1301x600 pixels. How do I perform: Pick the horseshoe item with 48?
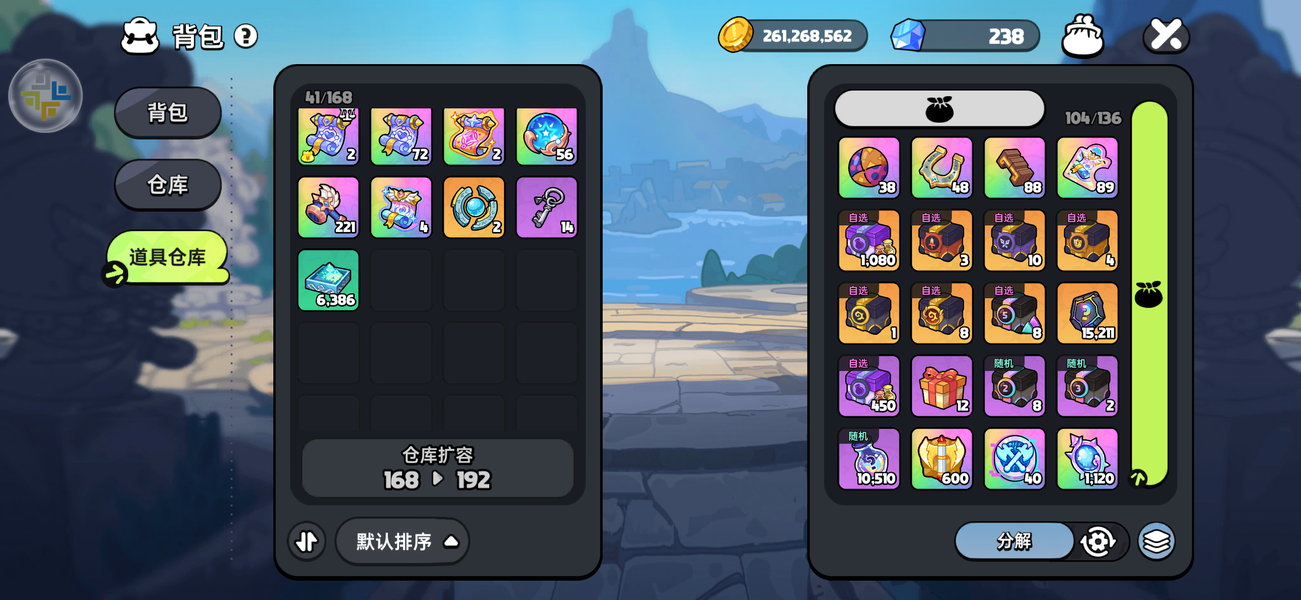[x=942, y=168]
